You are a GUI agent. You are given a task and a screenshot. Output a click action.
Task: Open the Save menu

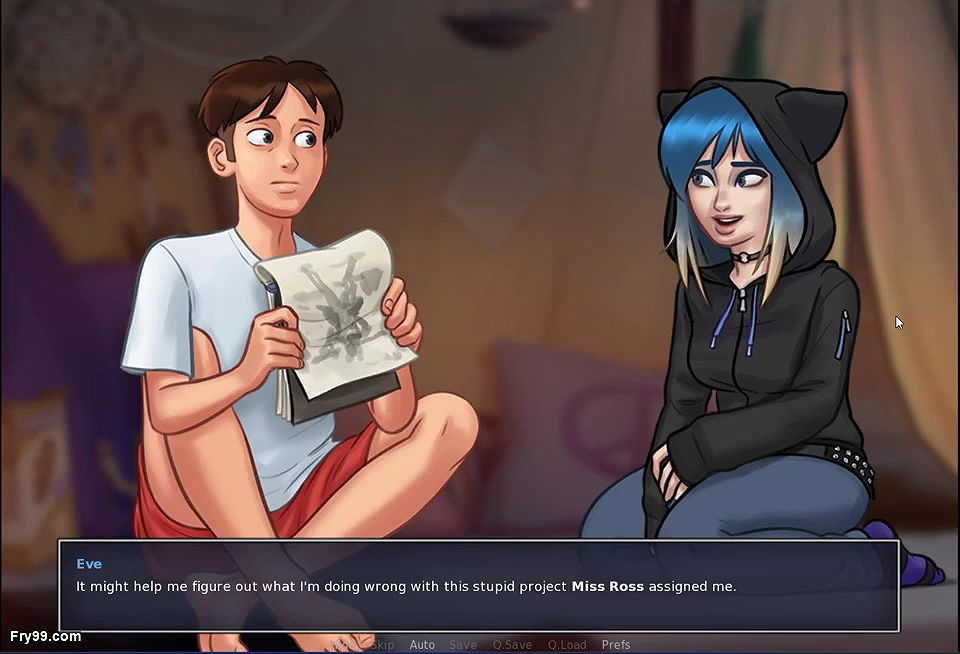tap(463, 645)
